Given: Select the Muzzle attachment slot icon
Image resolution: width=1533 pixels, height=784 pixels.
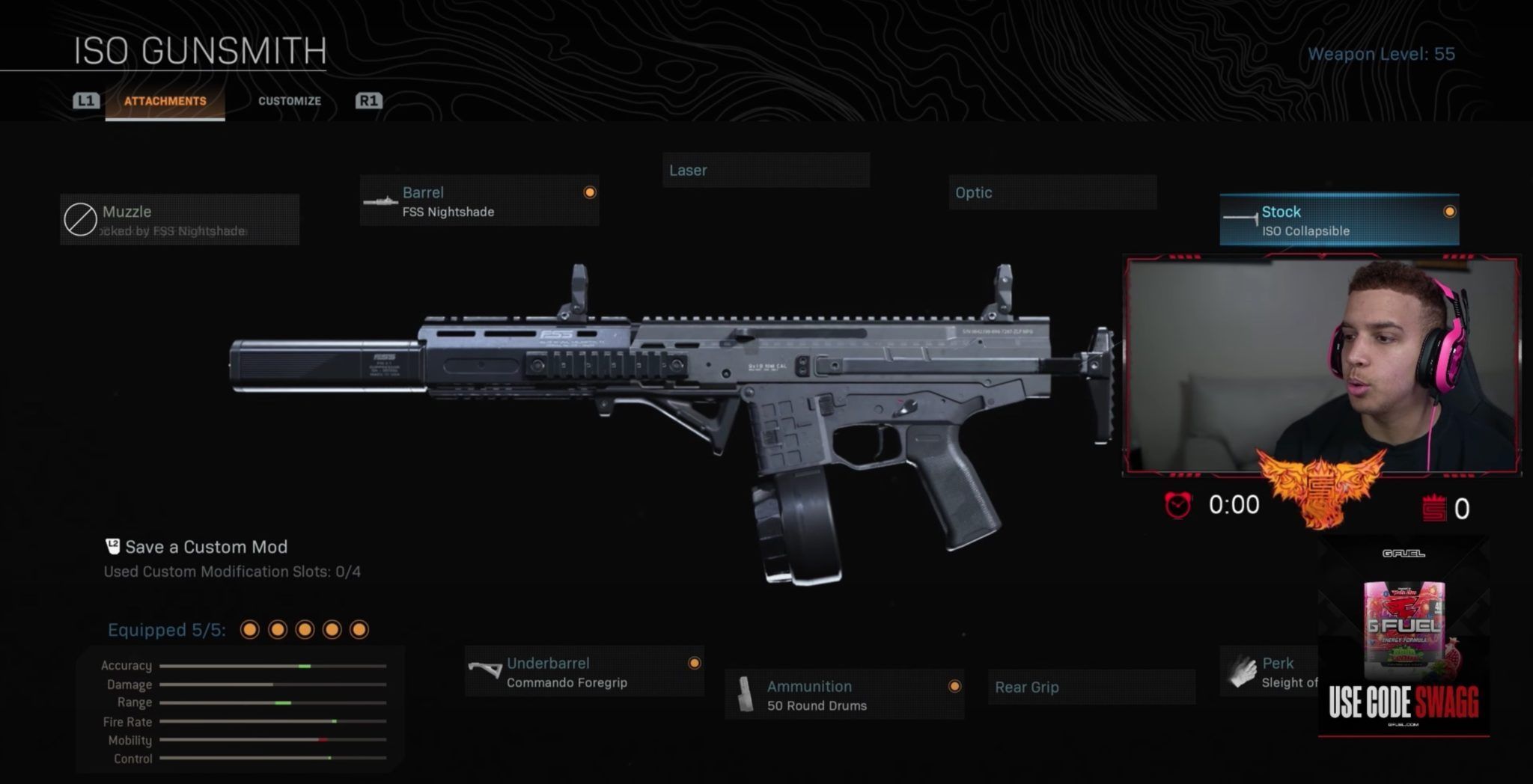Looking at the screenshot, I should click(x=82, y=218).
